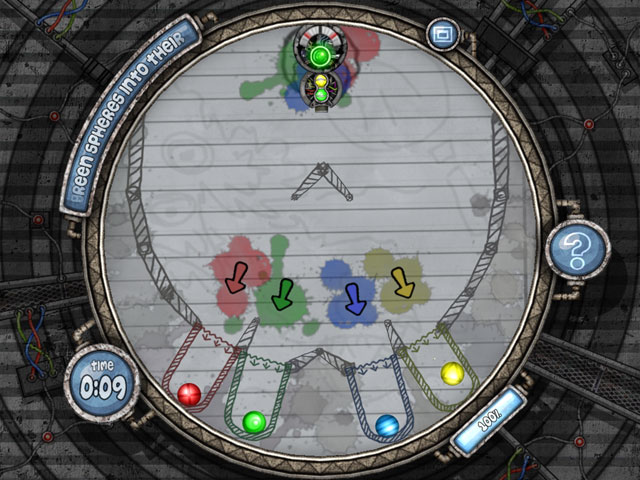Open the question mark help button
Screen dimensions: 640x480
click(577, 249)
